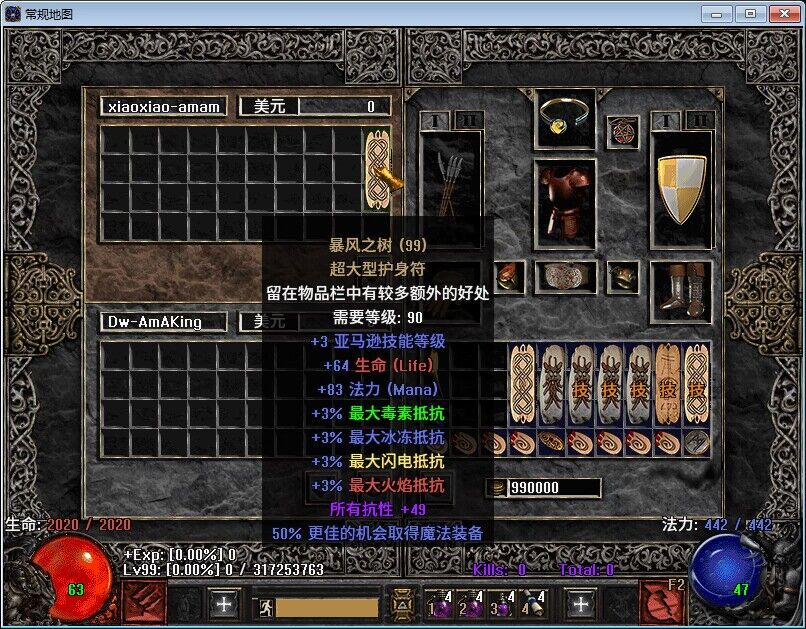806x629 pixels.
Task: Select the grey rune stone in inventory
Action: coord(698,442)
